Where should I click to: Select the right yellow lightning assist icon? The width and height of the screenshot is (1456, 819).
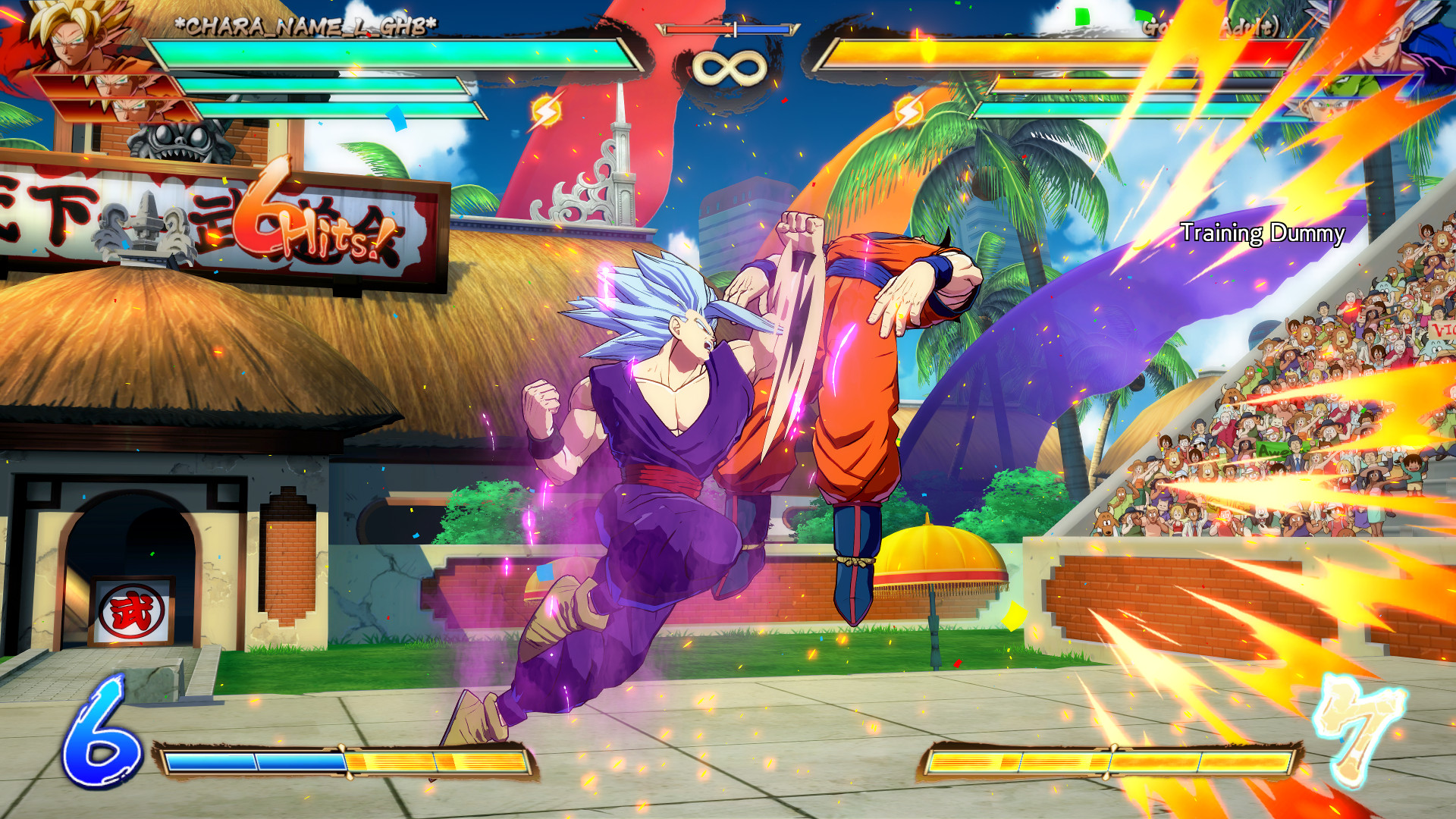pyautogui.click(x=907, y=112)
